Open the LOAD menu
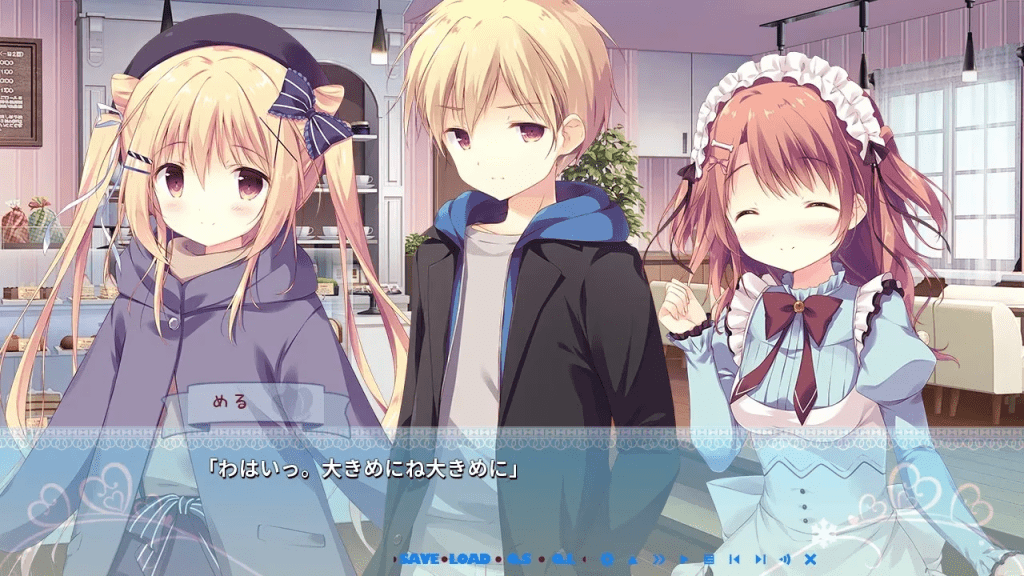The height and width of the screenshot is (576, 1024). tap(470, 558)
